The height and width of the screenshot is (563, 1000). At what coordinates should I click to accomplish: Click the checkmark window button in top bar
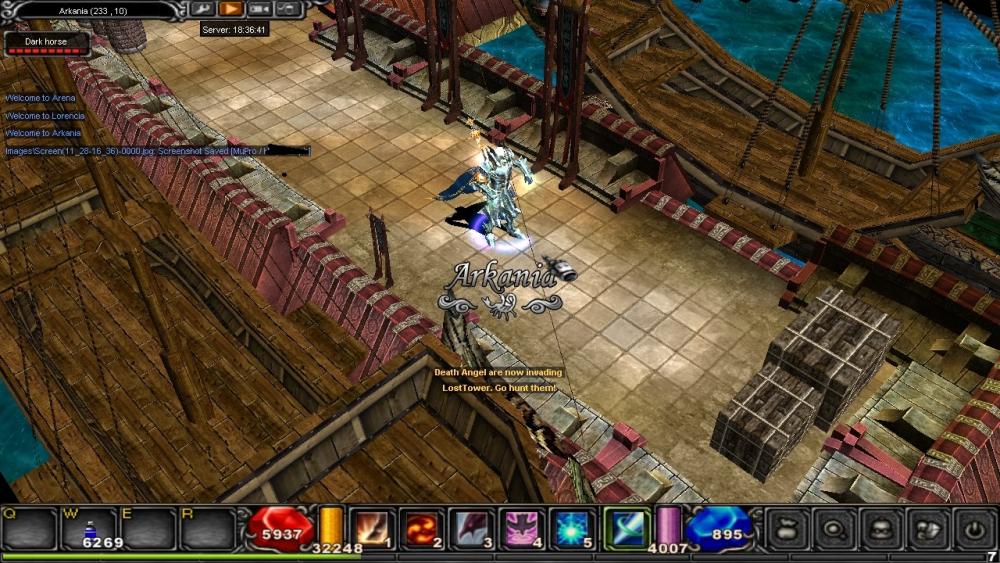[288, 9]
